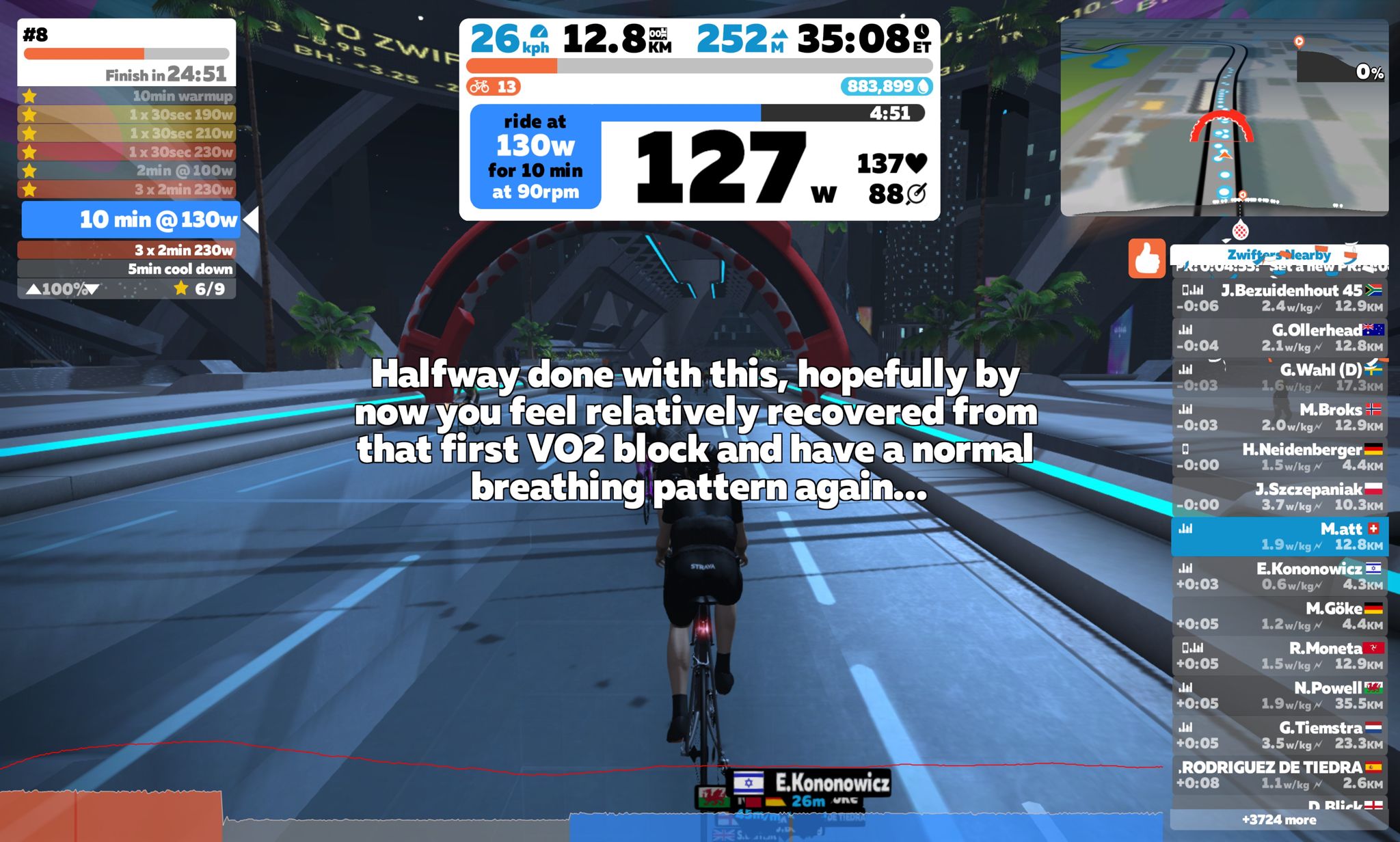The image size is (1400, 842).
Task: Select J.Bezuidenhout in the nearby riders list
Action: pyautogui.click(x=1280, y=298)
